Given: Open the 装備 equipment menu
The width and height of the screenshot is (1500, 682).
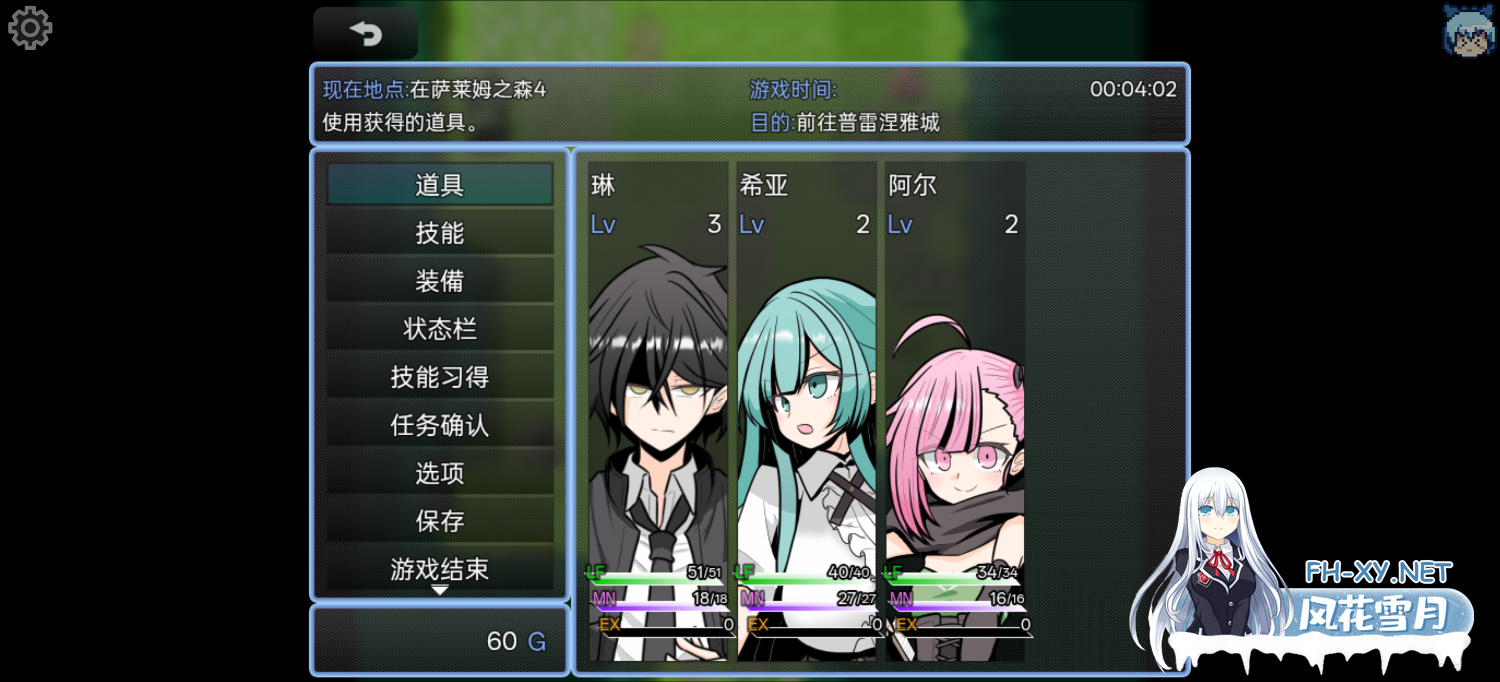Looking at the screenshot, I should [x=439, y=281].
